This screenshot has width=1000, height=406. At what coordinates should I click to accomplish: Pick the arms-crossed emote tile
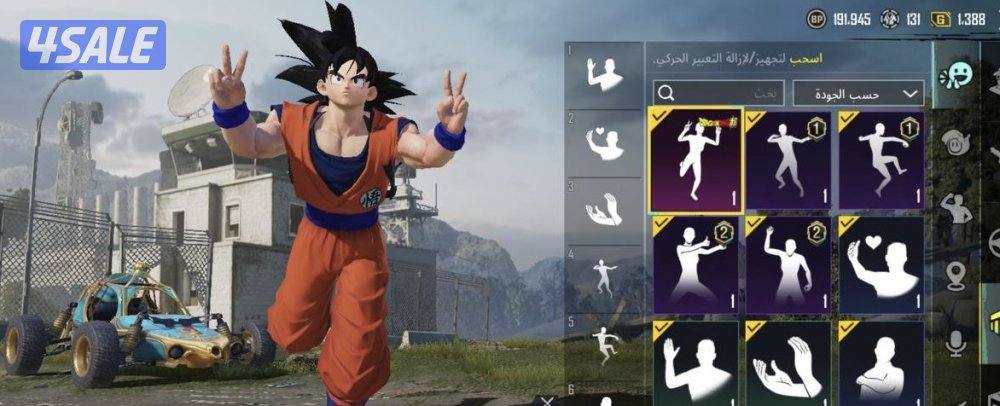pyautogui.click(x=880, y=362)
